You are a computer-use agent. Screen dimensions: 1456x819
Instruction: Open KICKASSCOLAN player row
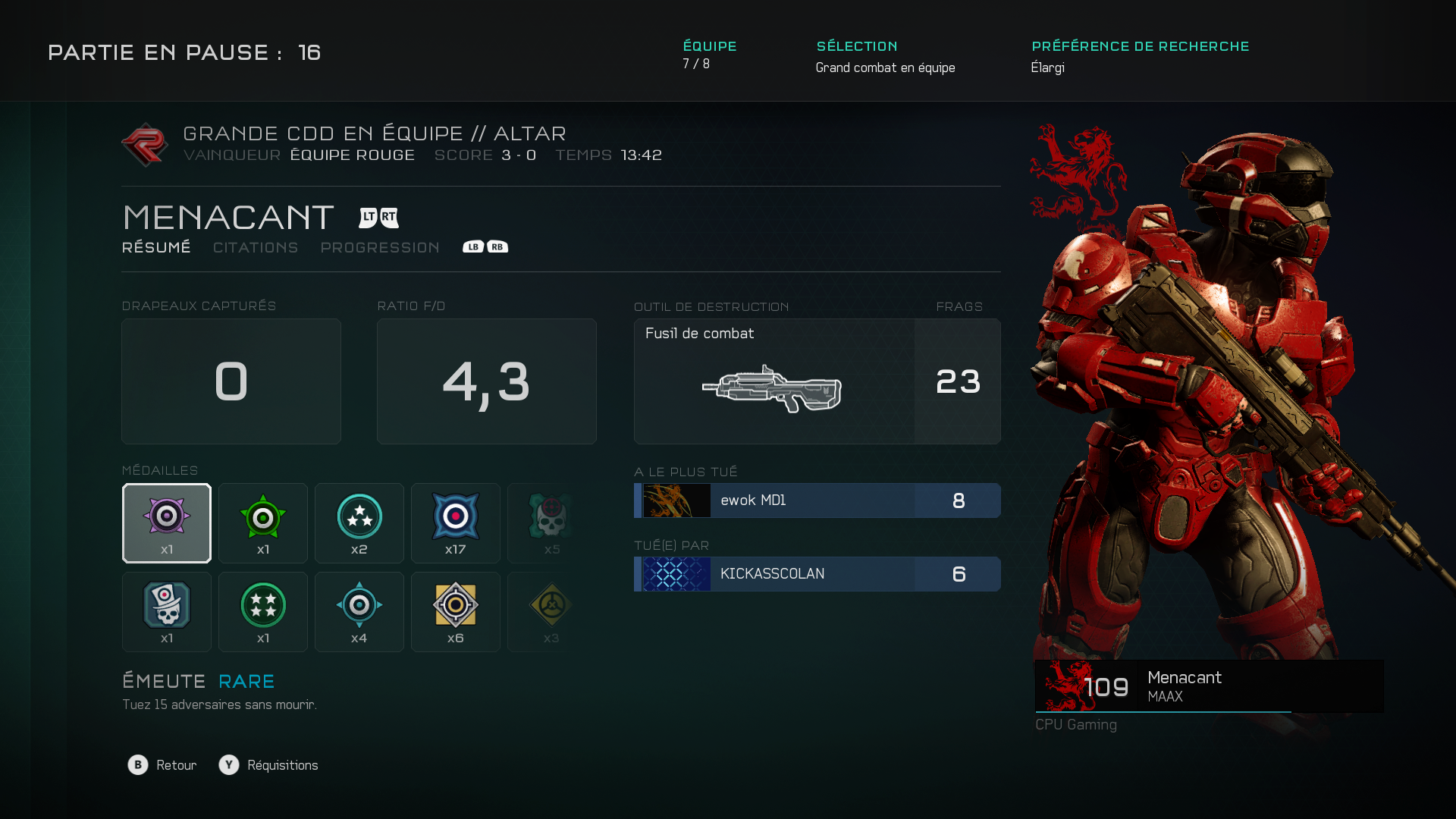(x=817, y=574)
